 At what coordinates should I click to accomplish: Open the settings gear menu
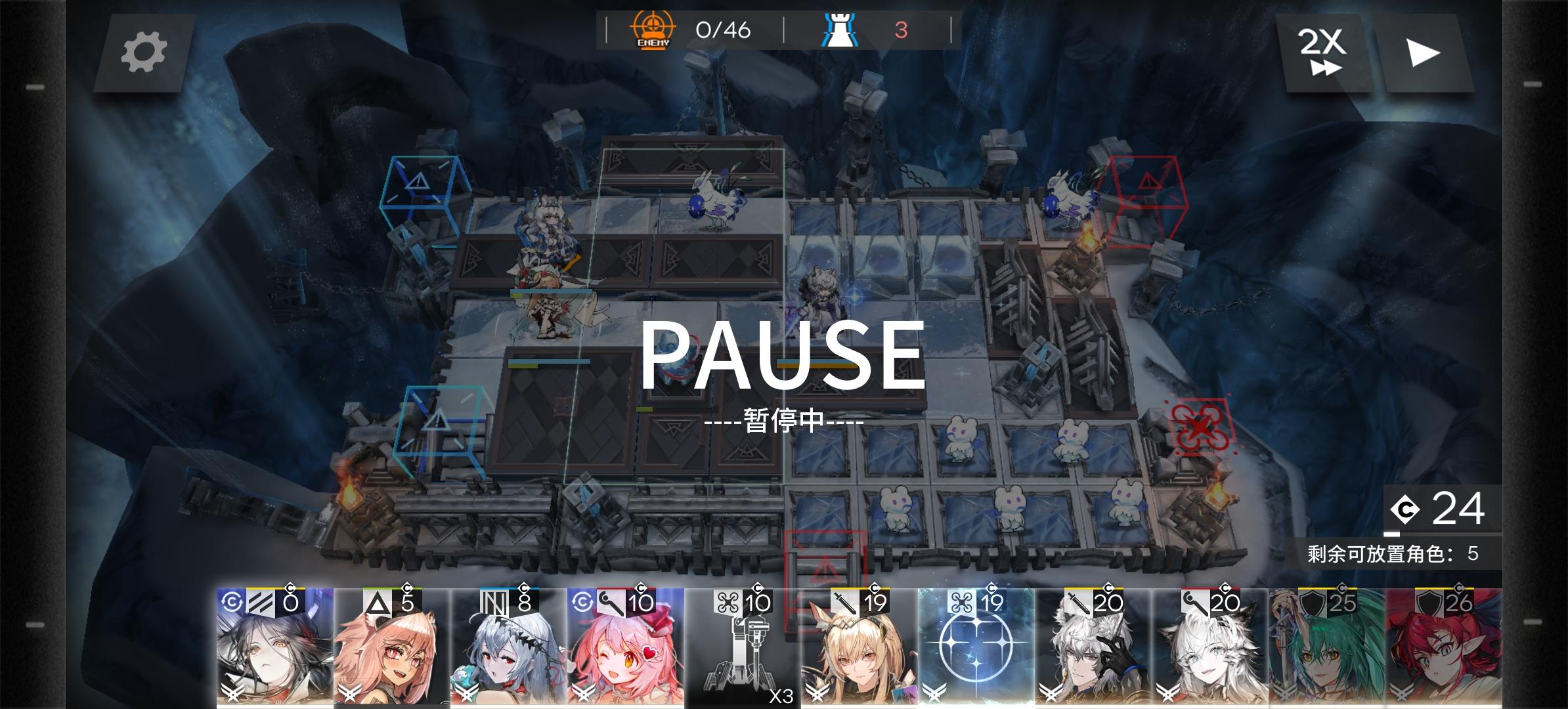point(146,53)
